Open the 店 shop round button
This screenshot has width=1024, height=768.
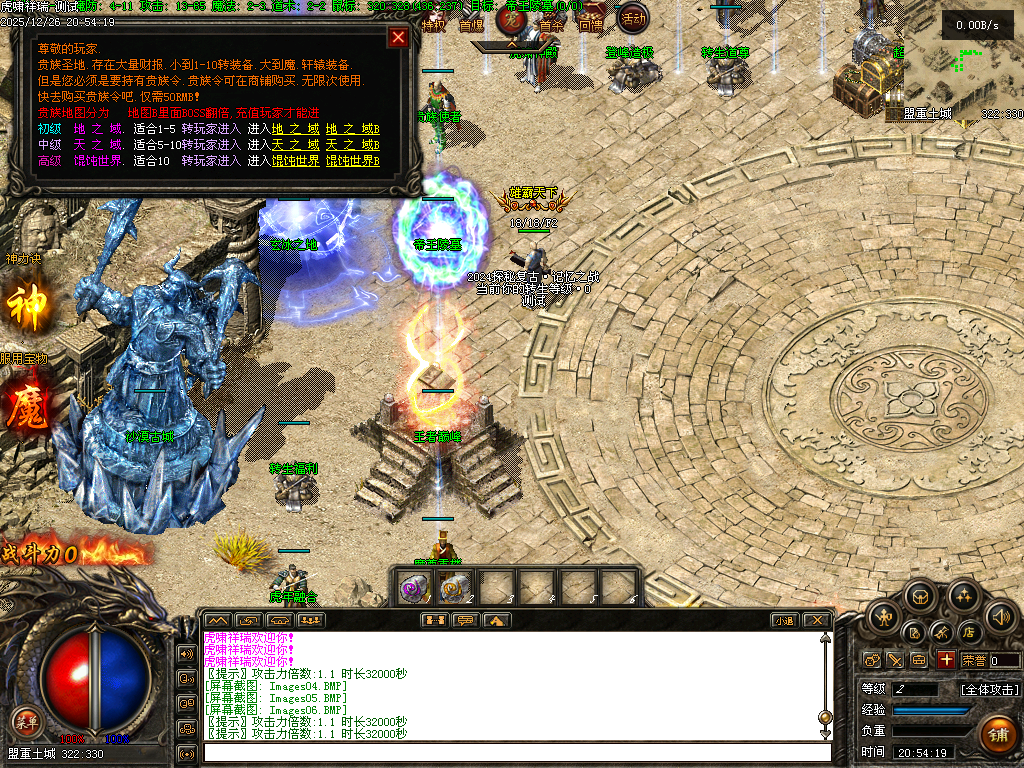[x=968, y=632]
